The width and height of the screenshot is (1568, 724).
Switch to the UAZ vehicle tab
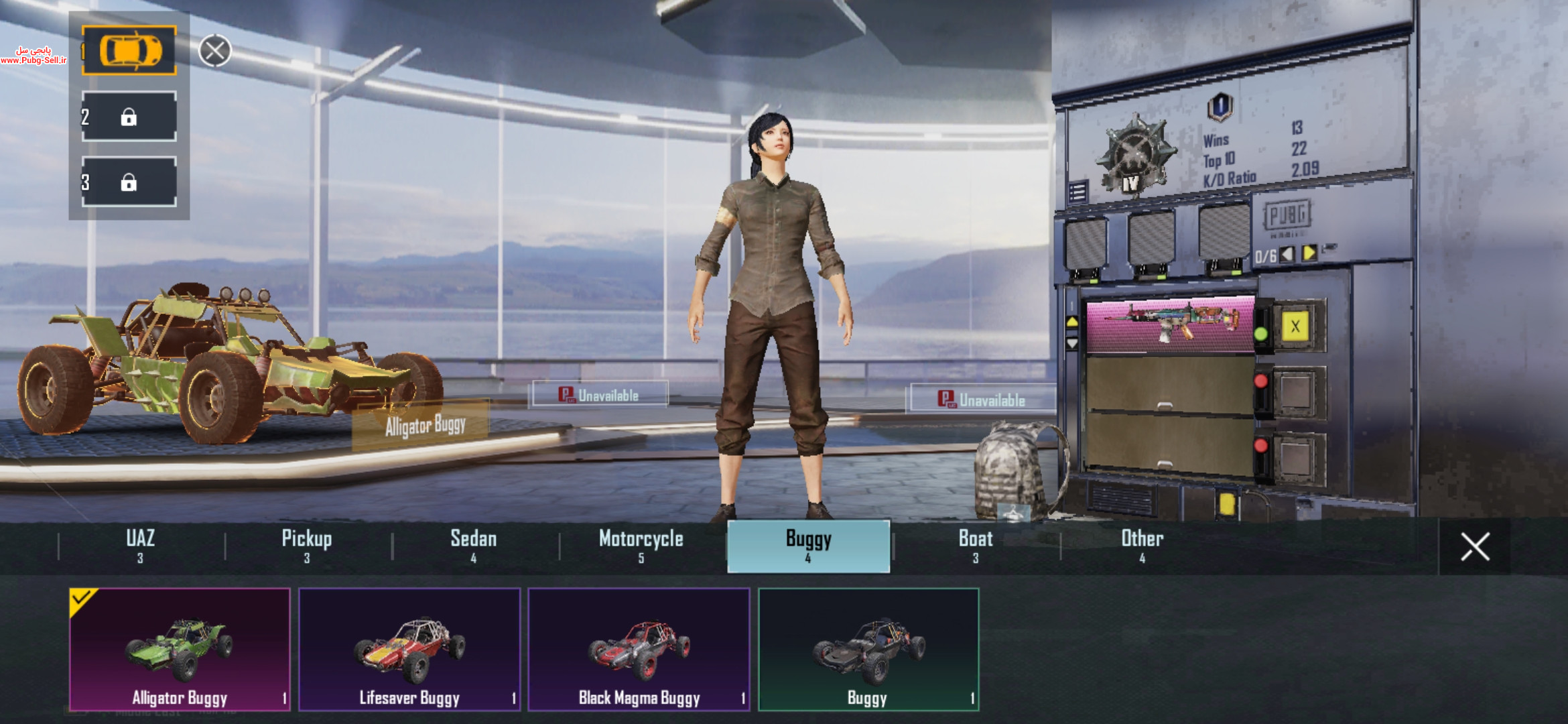click(x=141, y=546)
